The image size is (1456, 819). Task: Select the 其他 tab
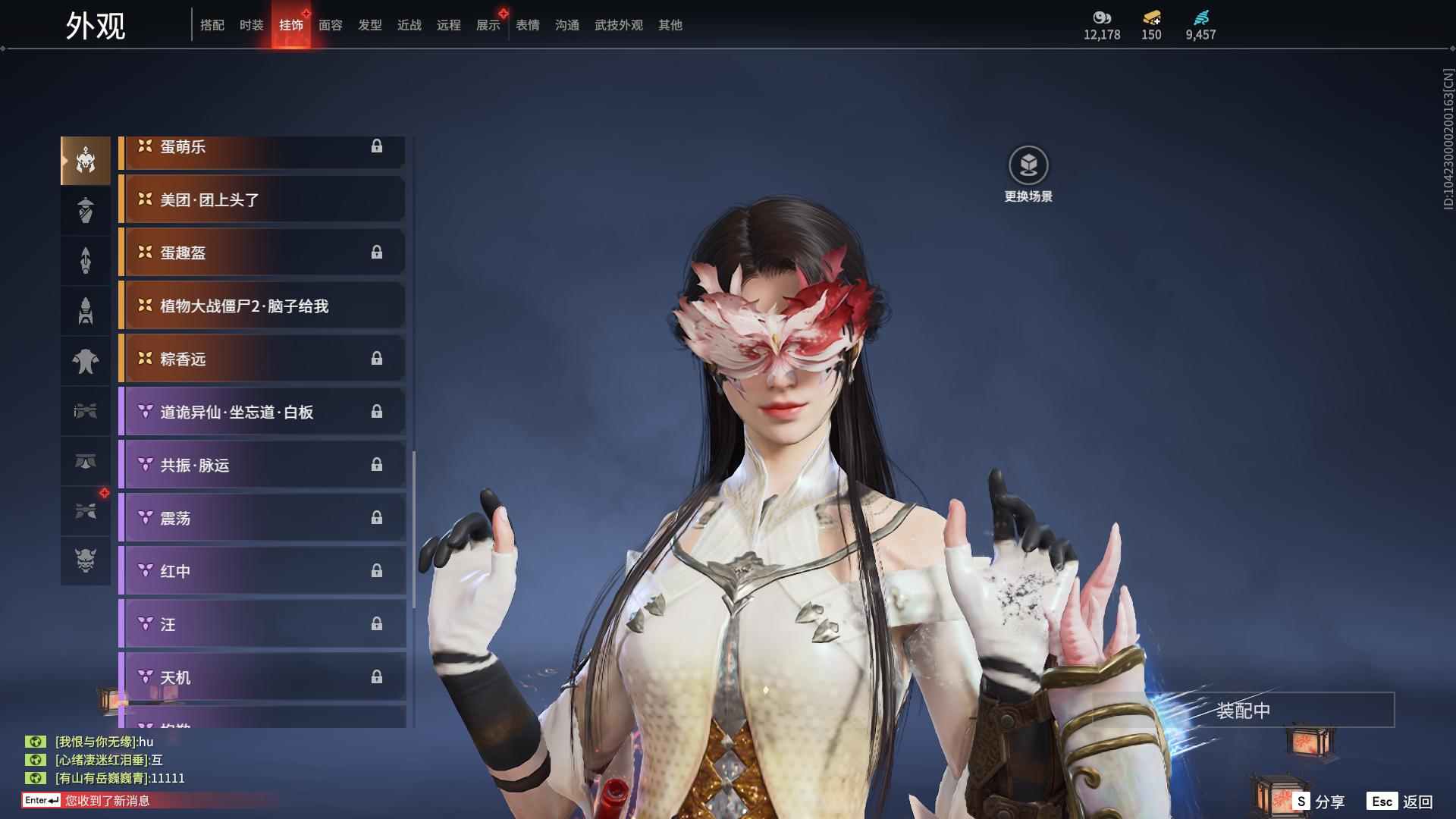(670, 25)
